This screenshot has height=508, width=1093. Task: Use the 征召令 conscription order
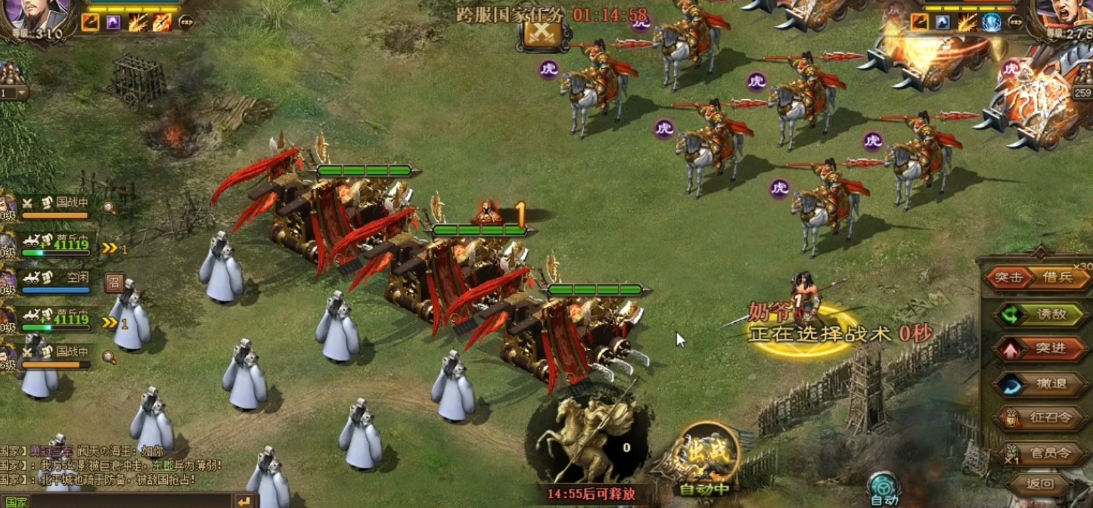click(x=1042, y=419)
